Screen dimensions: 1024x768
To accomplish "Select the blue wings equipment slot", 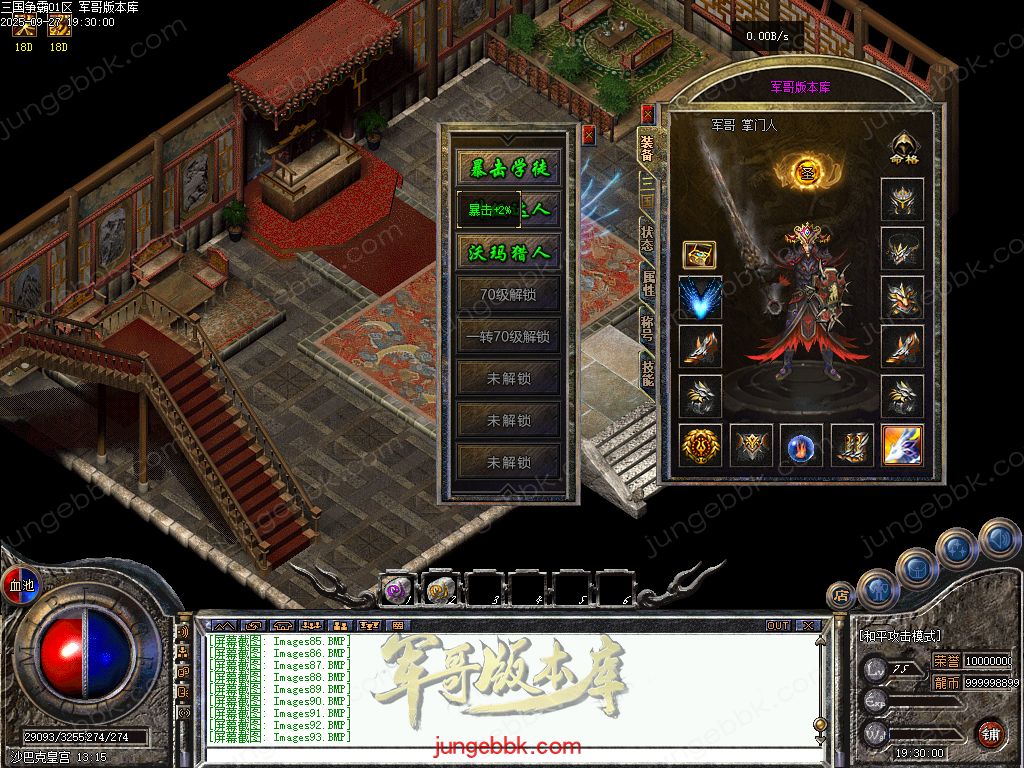I will pos(700,298).
